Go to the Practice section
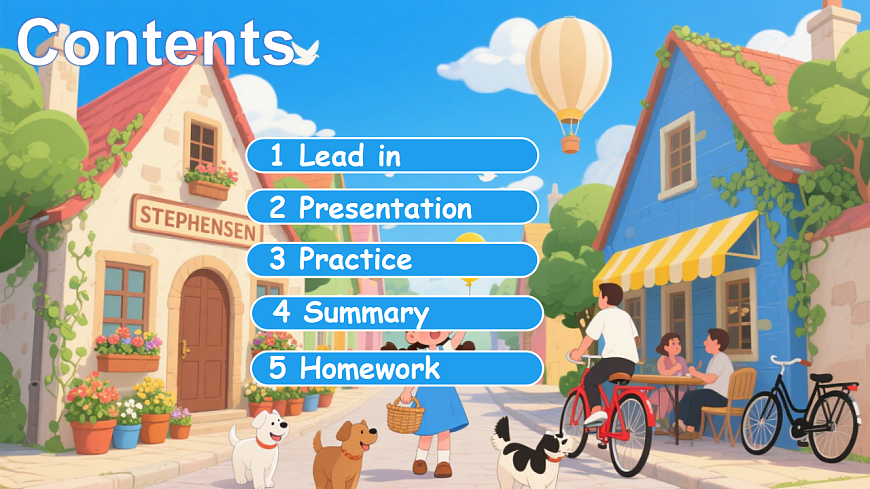The width and height of the screenshot is (870, 489). 392,260
